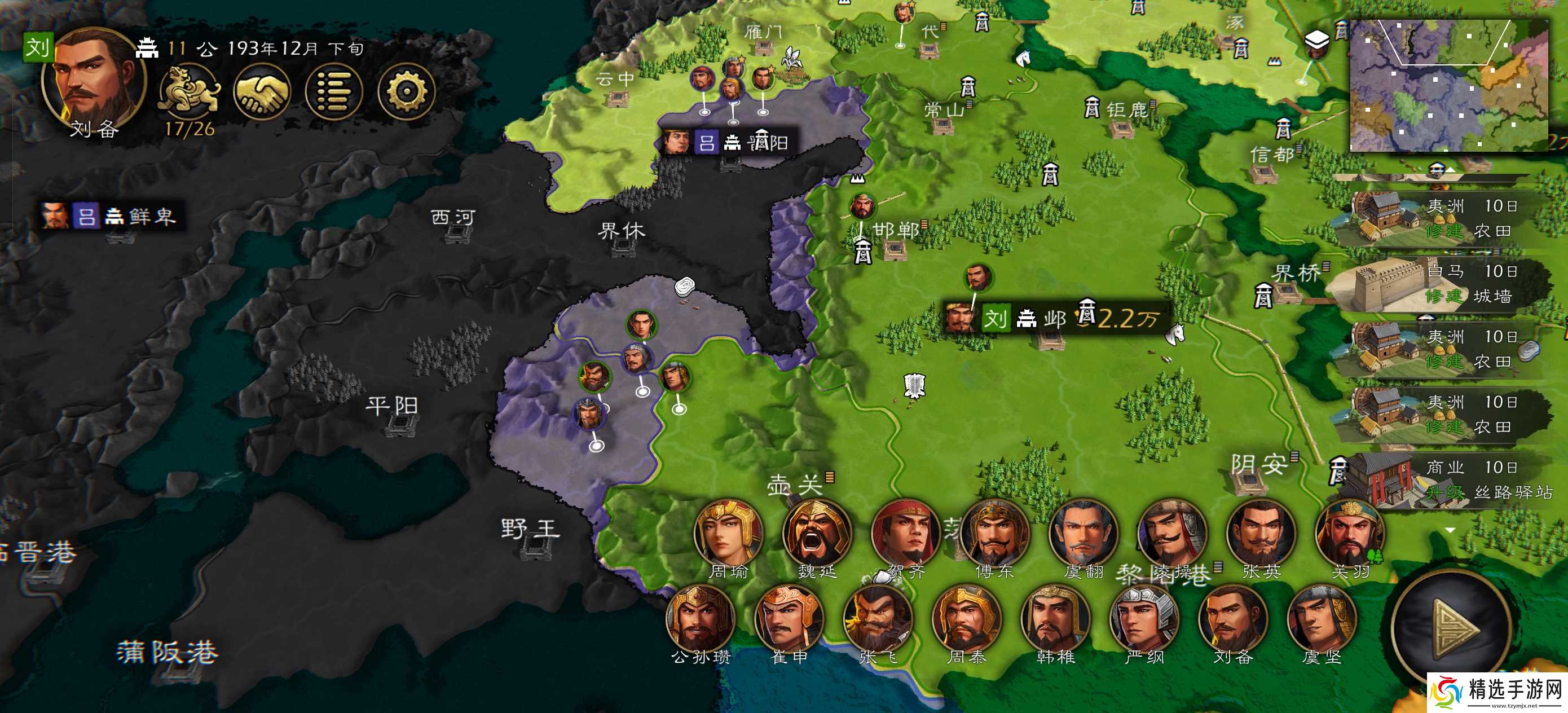Screen dimensions: 1568x713
Task: Select general 魏延 portrait
Action: [x=816, y=534]
